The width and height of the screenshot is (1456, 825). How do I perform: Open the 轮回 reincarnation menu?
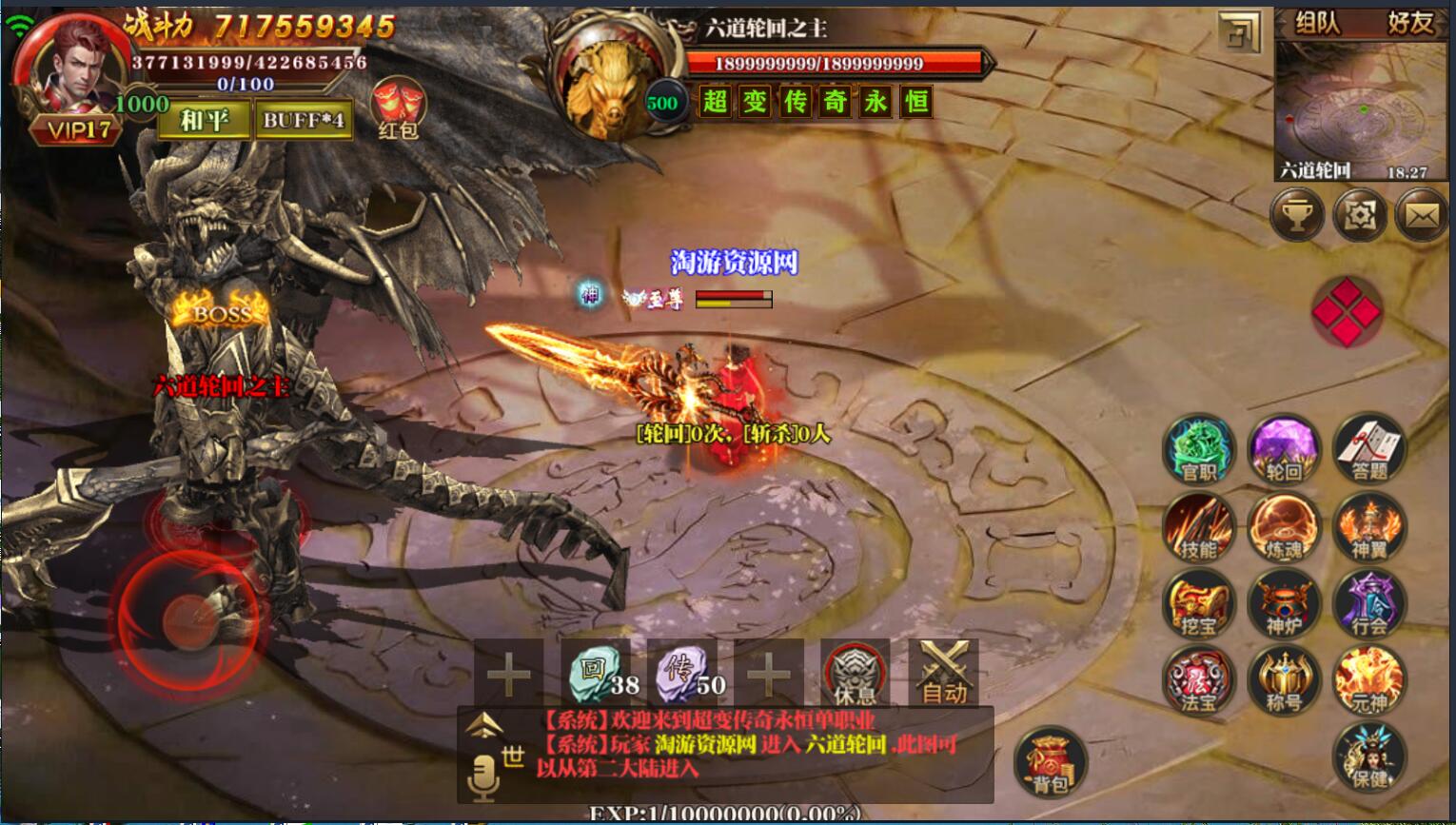[x=1284, y=449]
